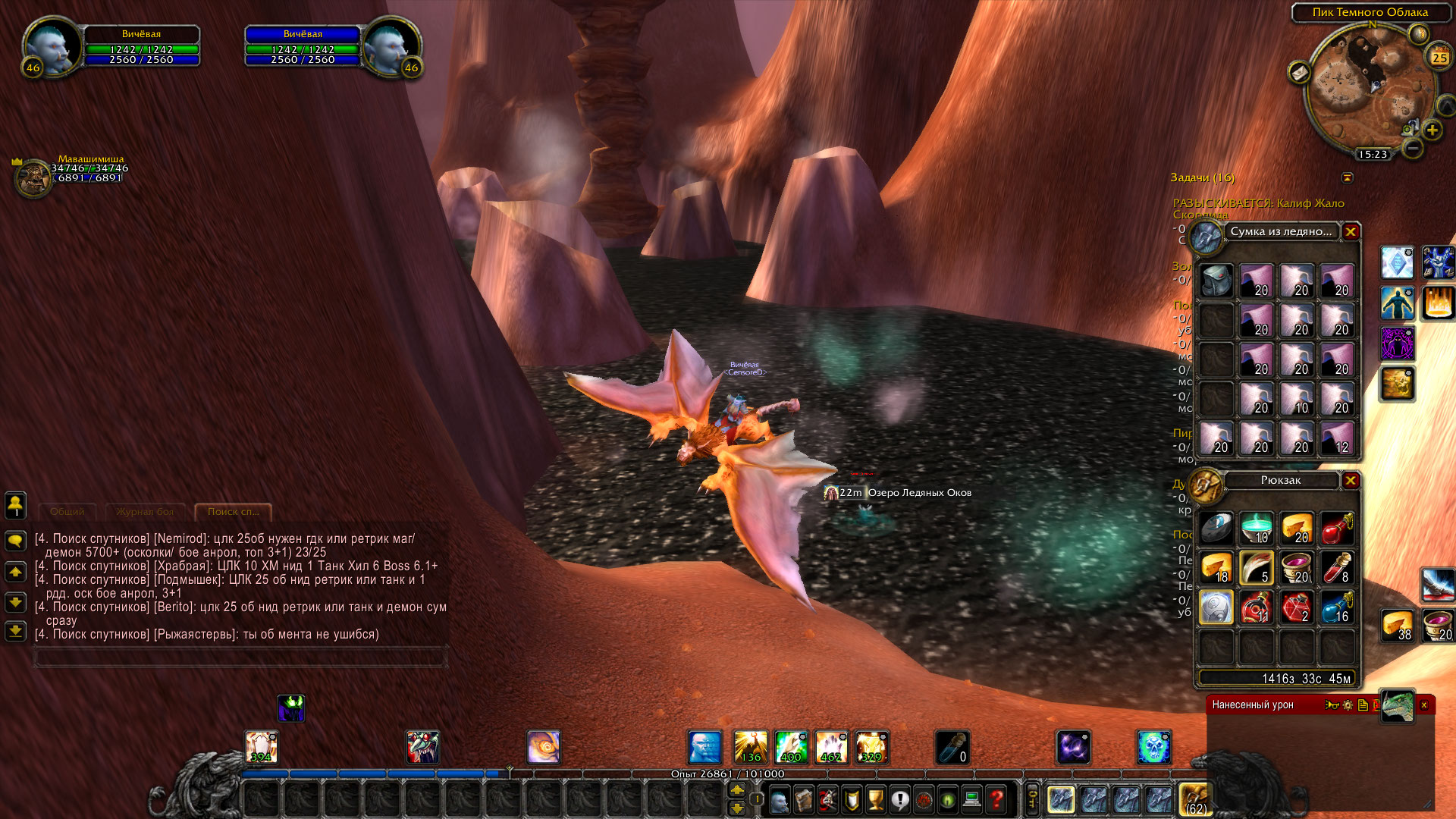
Task: Click the empty vial action button
Action: coord(952,748)
